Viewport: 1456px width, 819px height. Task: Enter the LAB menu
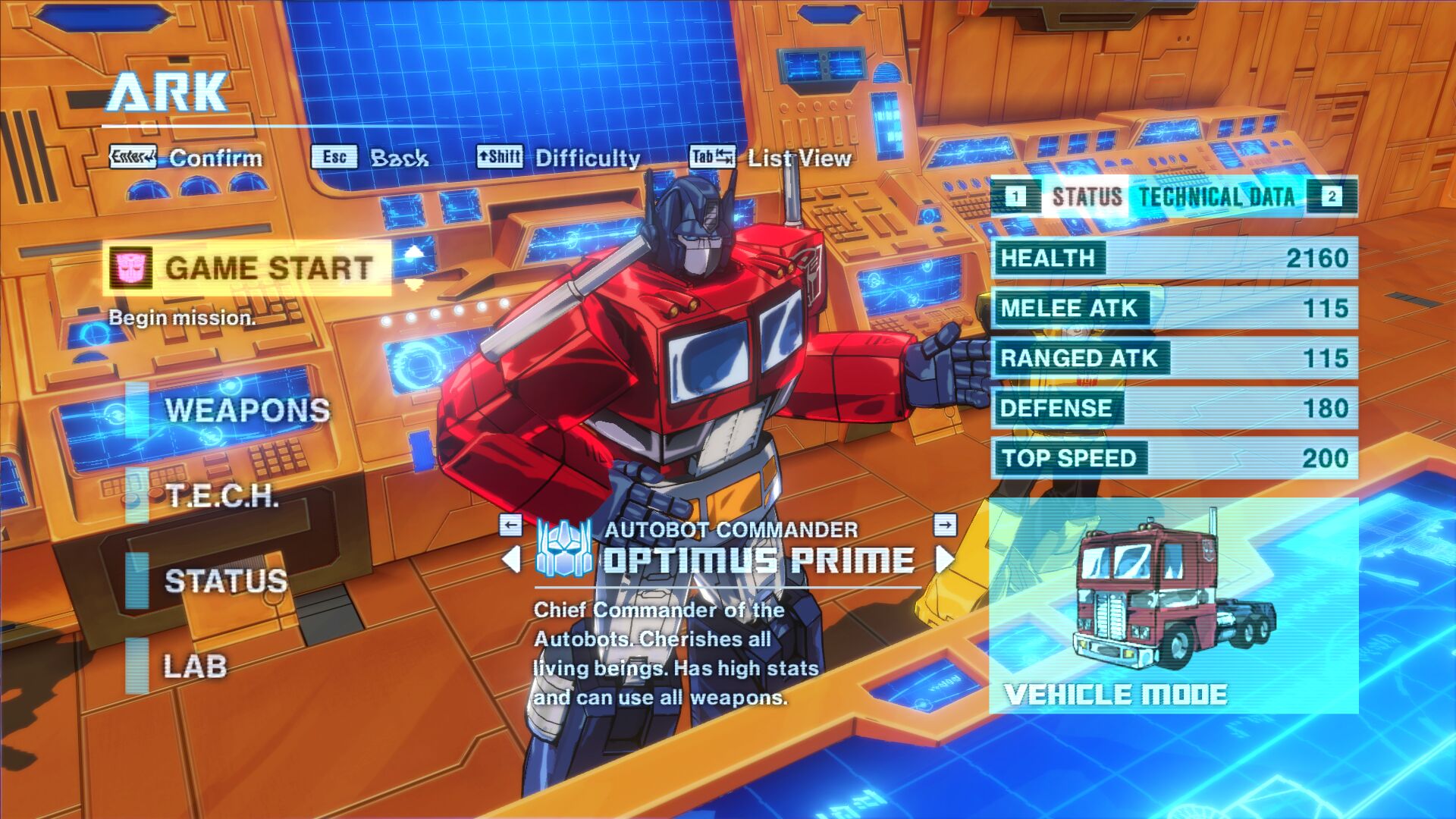[x=195, y=667]
